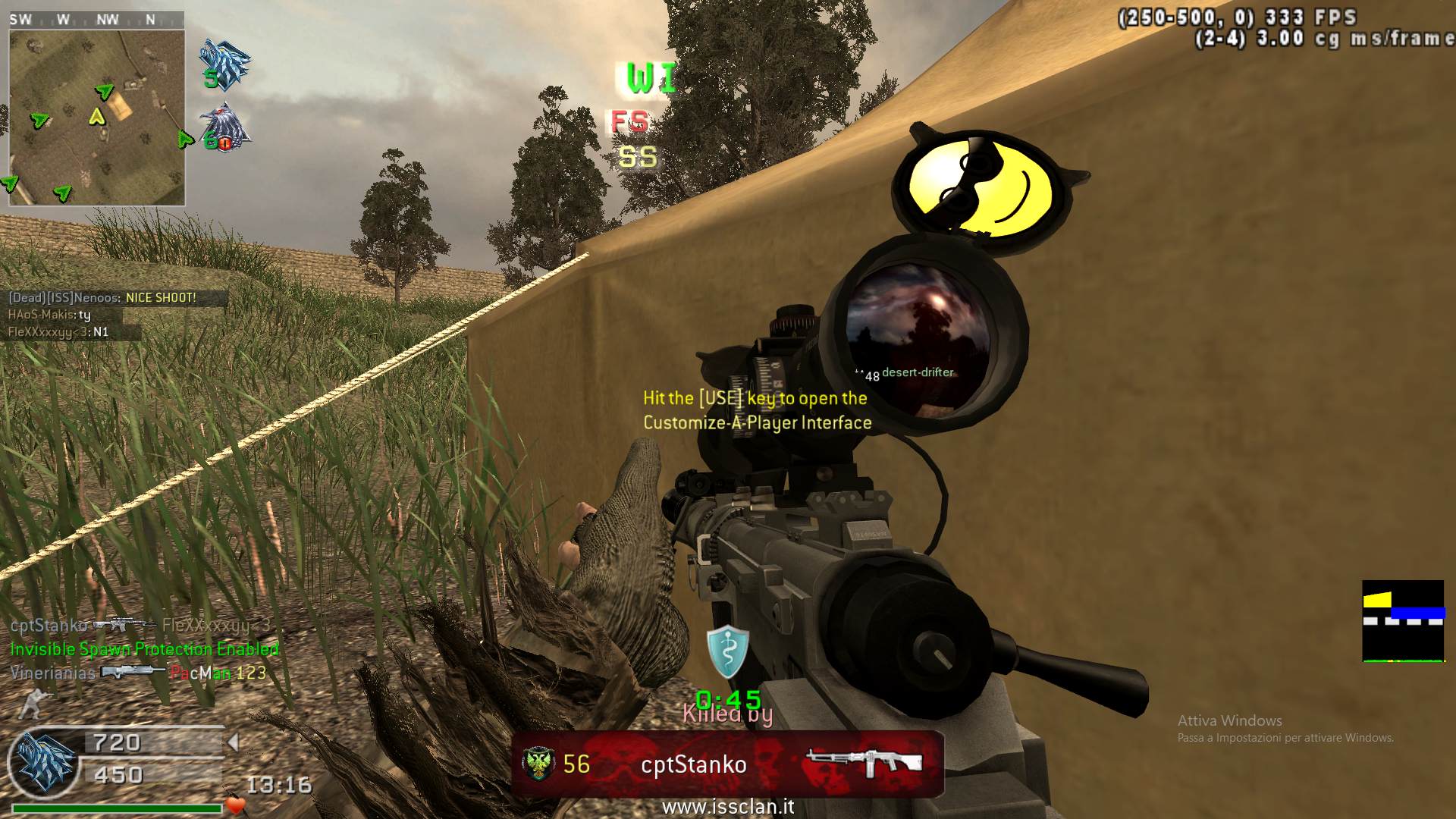Click the Vinerianias kill feed entry

138,673
